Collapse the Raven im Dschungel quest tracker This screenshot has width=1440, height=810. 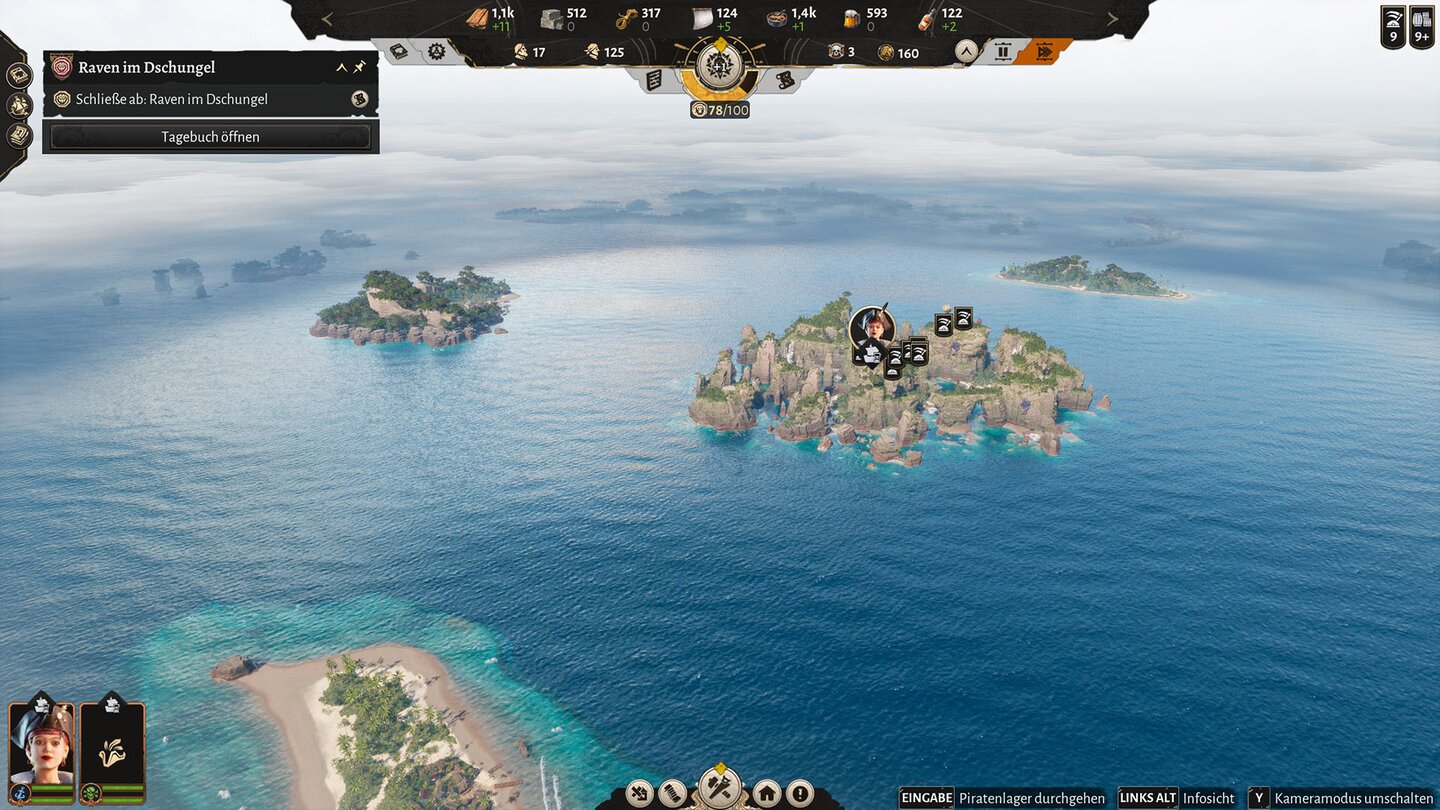click(x=342, y=68)
